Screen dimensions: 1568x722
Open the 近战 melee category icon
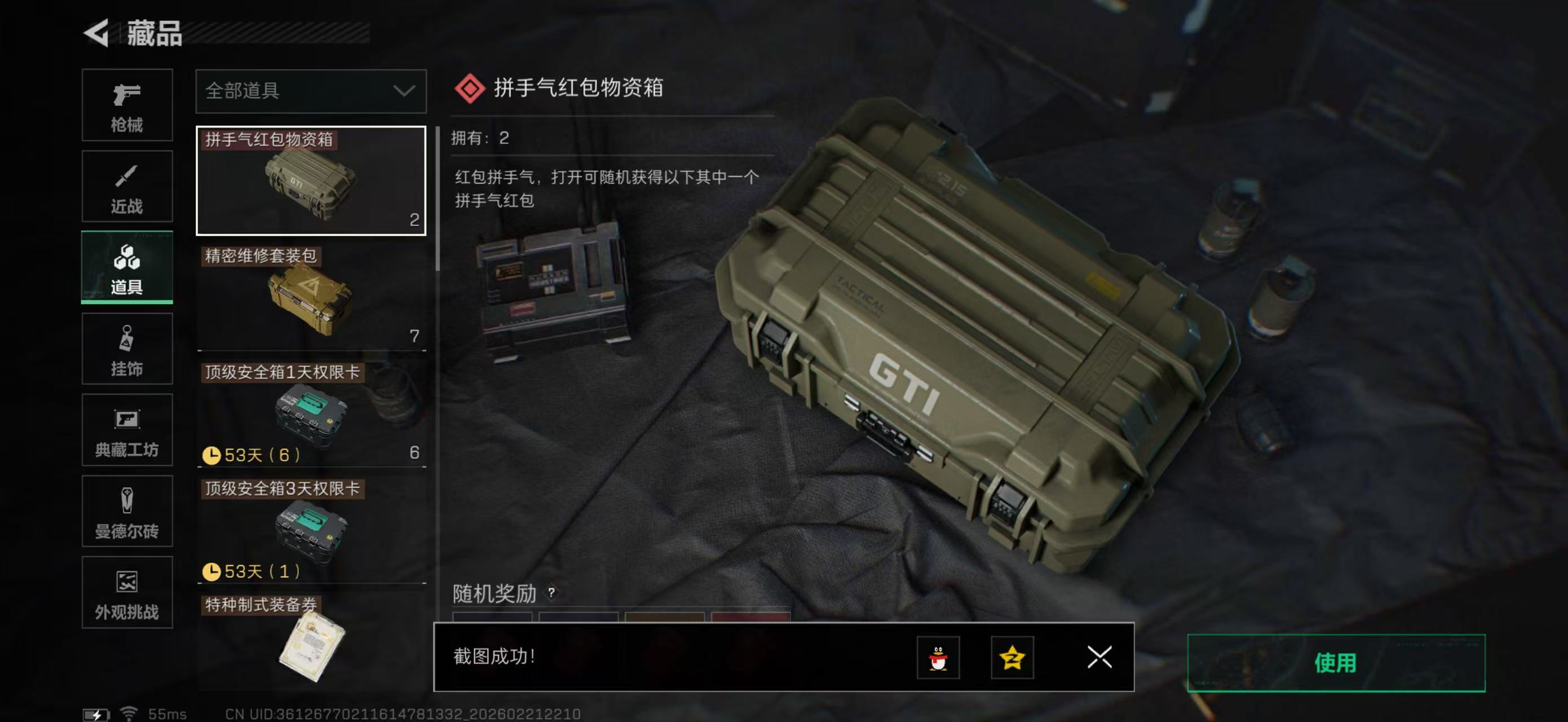click(127, 186)
